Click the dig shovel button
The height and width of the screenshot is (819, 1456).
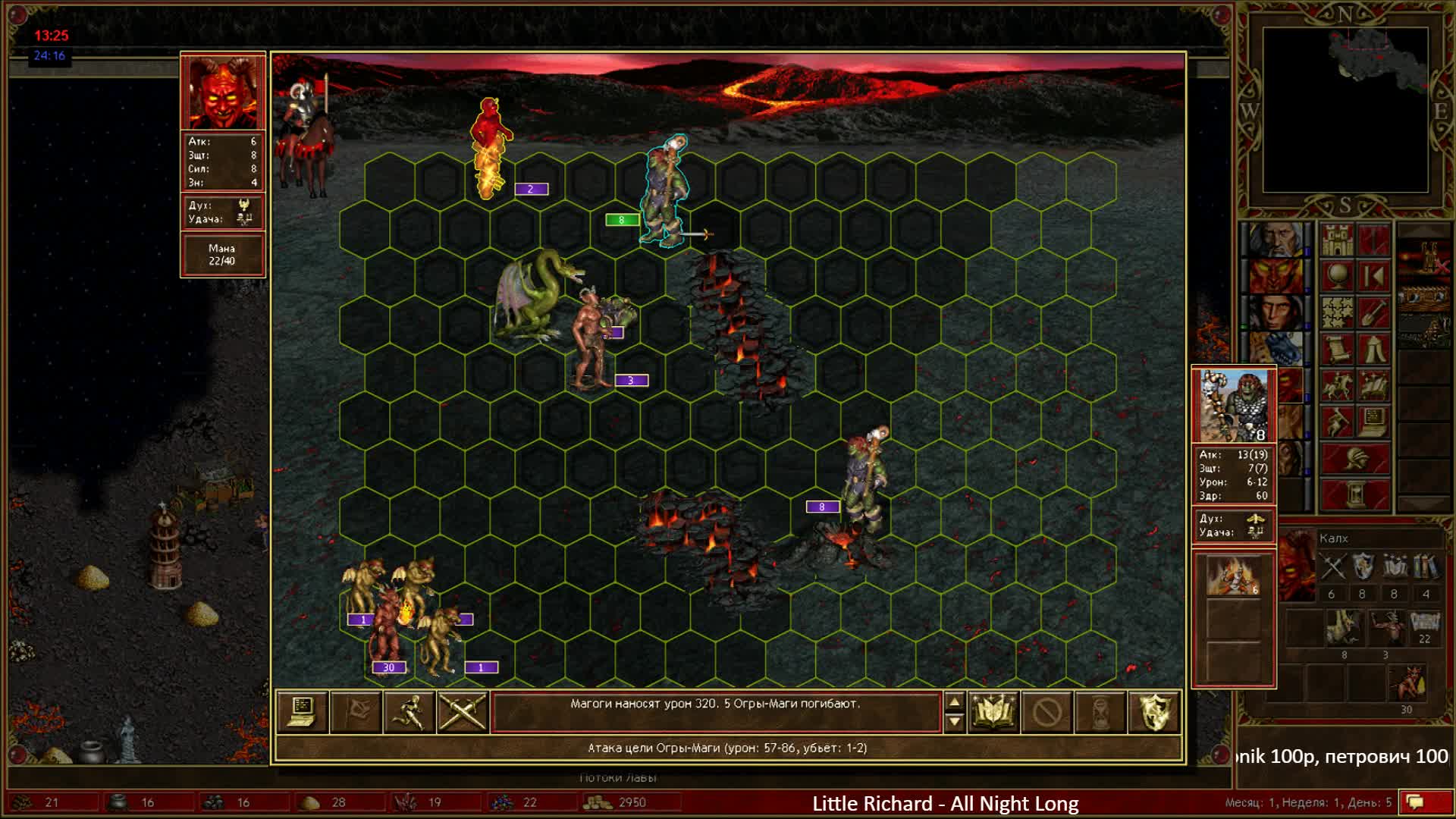[1373, 312]
